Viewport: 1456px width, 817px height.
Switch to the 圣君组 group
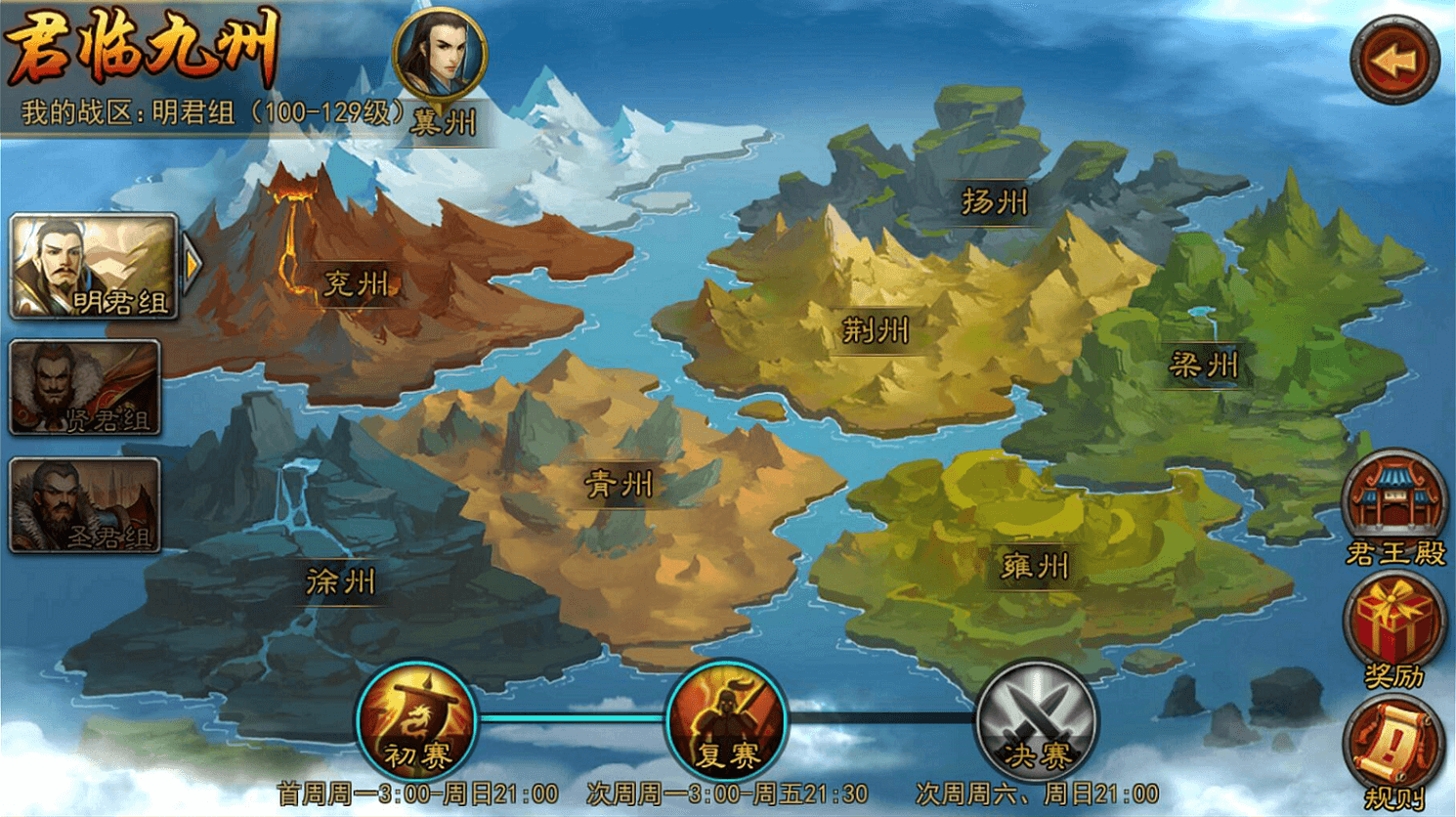pyautogui.click(x=85, y=505)
